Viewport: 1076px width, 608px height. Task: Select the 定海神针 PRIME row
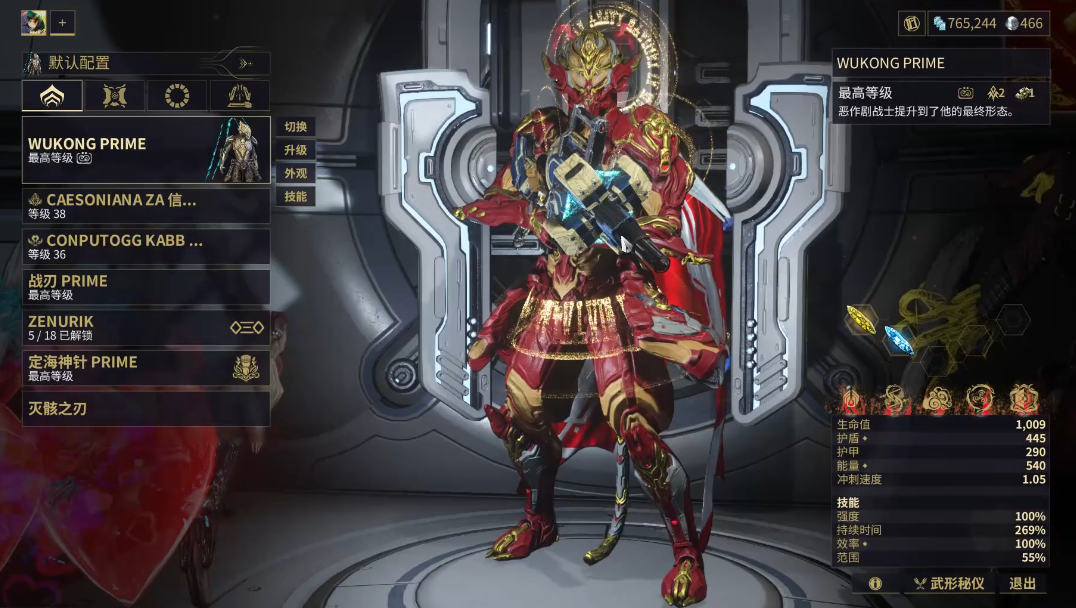click(x=146, y=368)
